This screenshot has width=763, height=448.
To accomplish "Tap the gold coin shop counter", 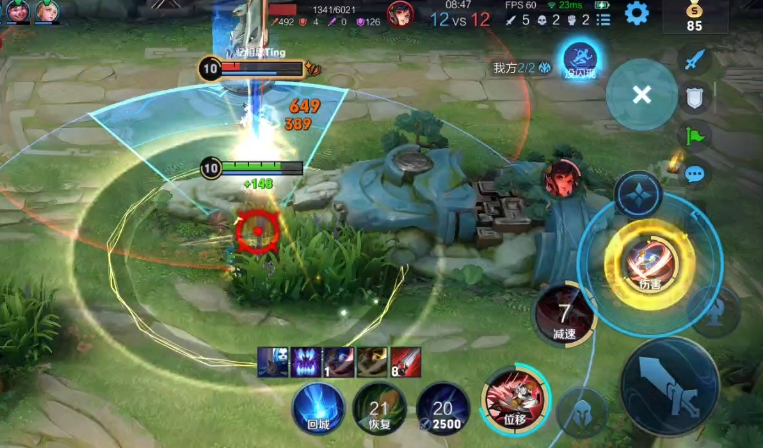I will pyautogui.click(x=693, y=17).
